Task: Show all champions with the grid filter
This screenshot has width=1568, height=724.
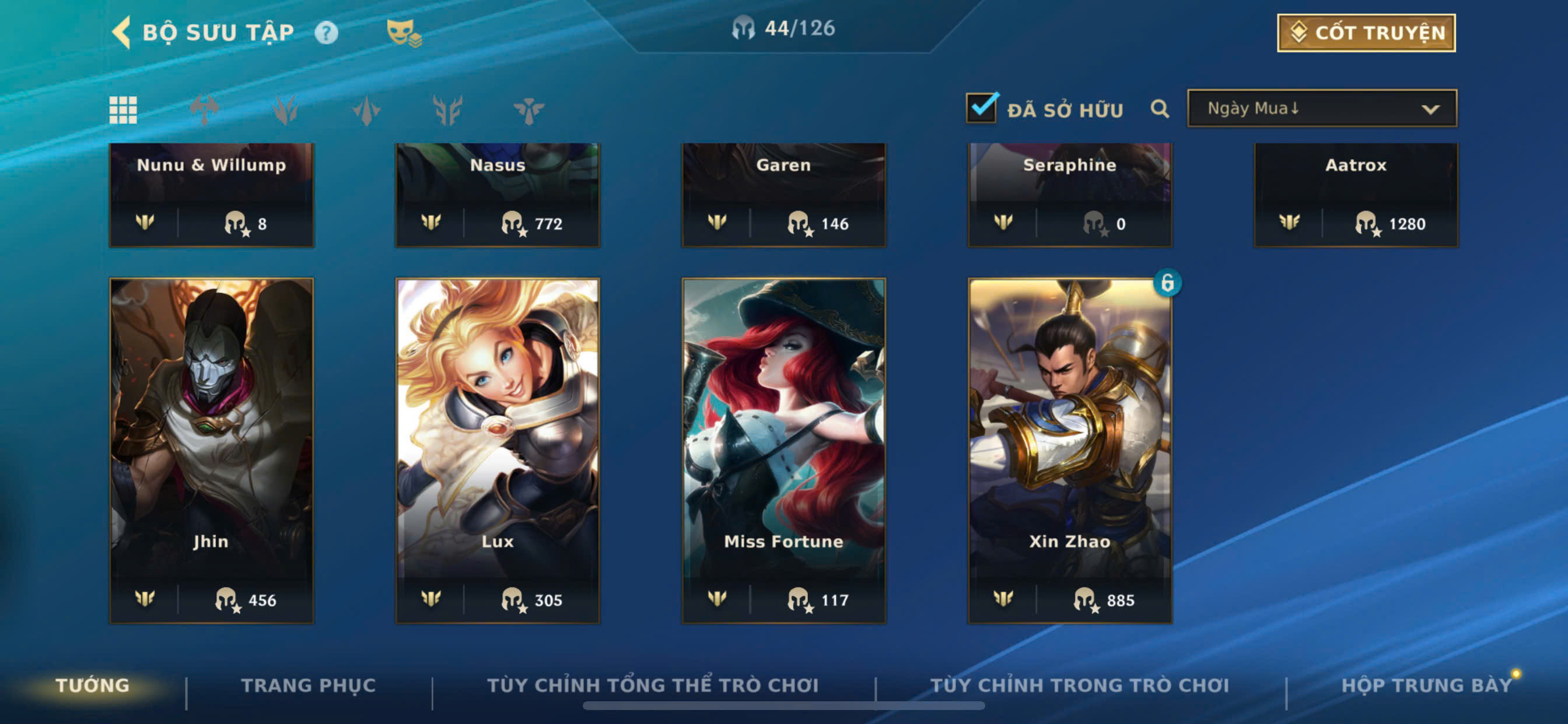Action: (123, 110)
